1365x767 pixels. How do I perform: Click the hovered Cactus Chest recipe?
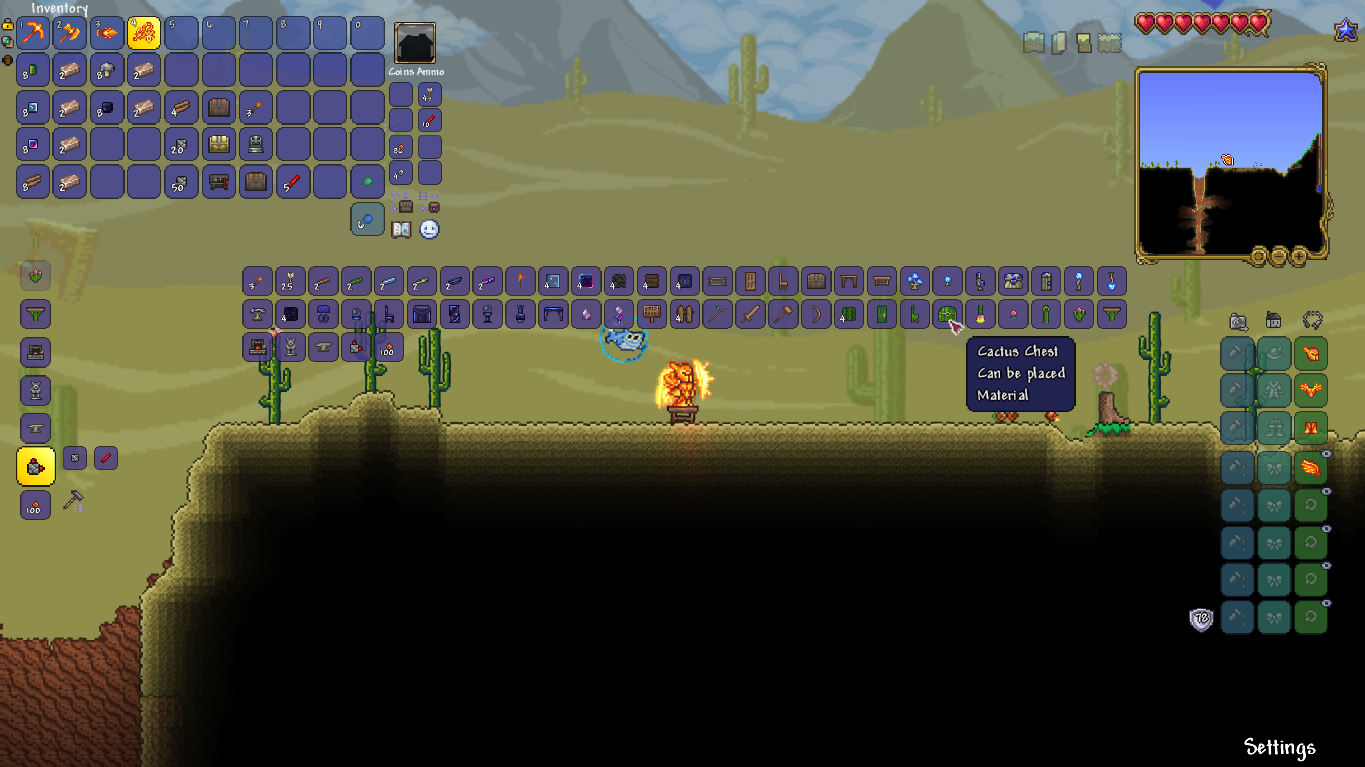946,314
